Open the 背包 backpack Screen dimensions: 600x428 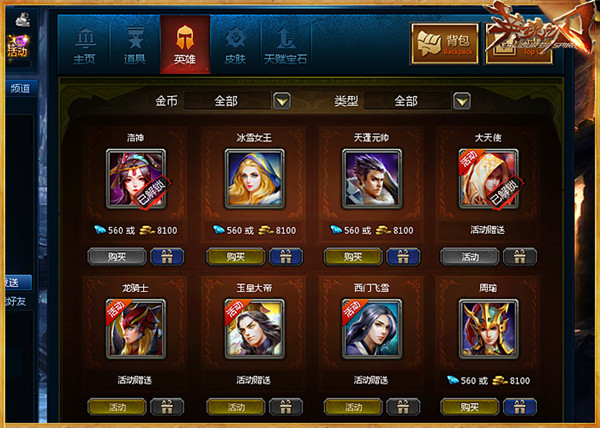[443, 44]
